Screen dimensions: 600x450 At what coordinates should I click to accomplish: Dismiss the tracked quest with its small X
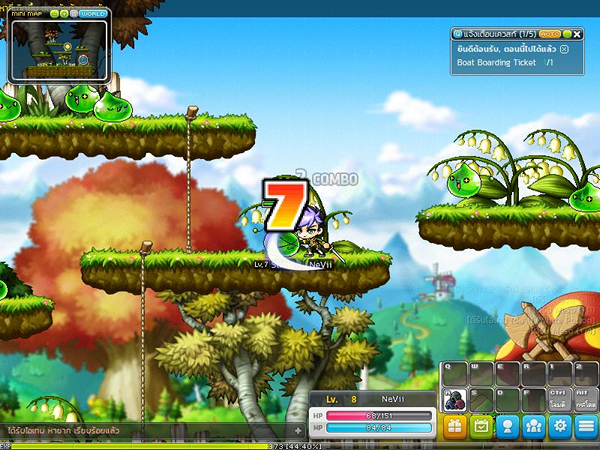pyautogui.click(x=565, y=48)
